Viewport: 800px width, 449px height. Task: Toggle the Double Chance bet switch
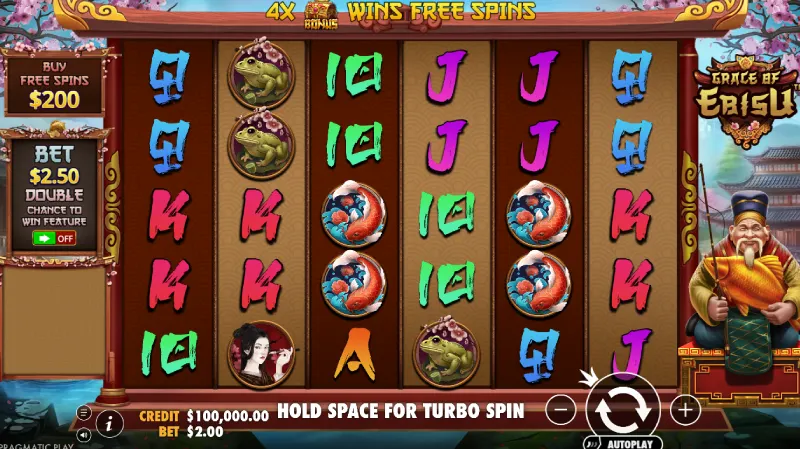54,238
